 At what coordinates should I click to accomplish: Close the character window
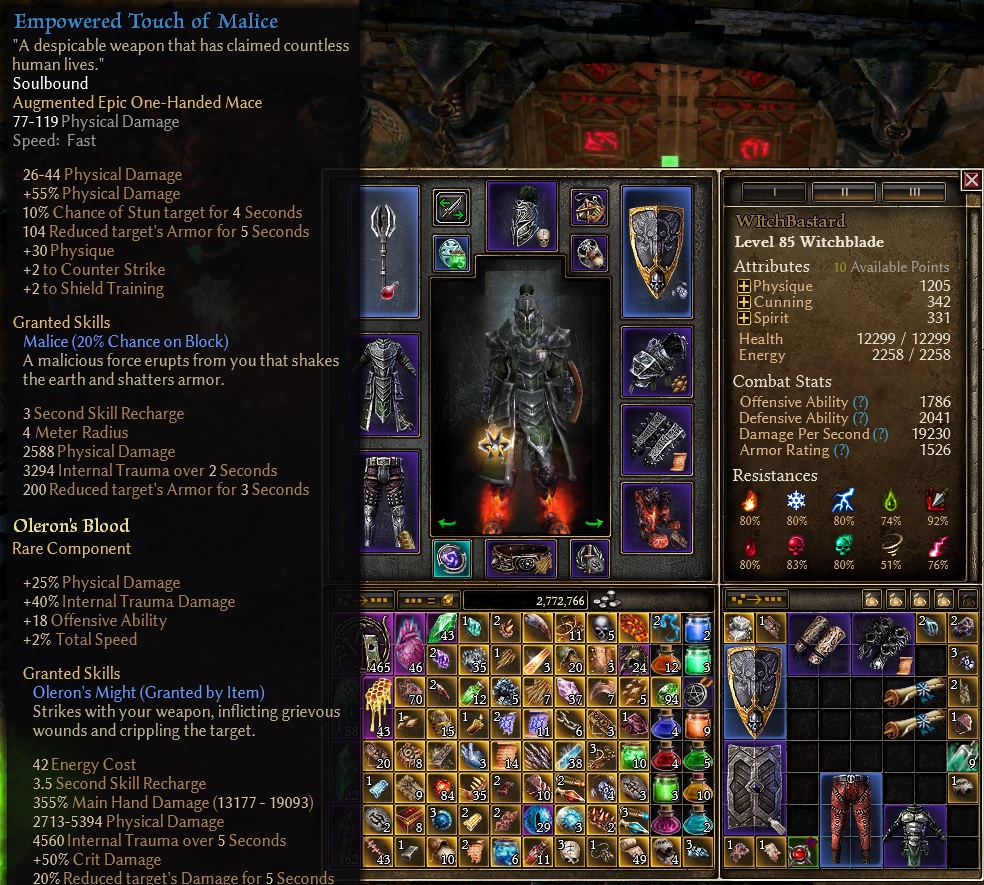(970, 180)
